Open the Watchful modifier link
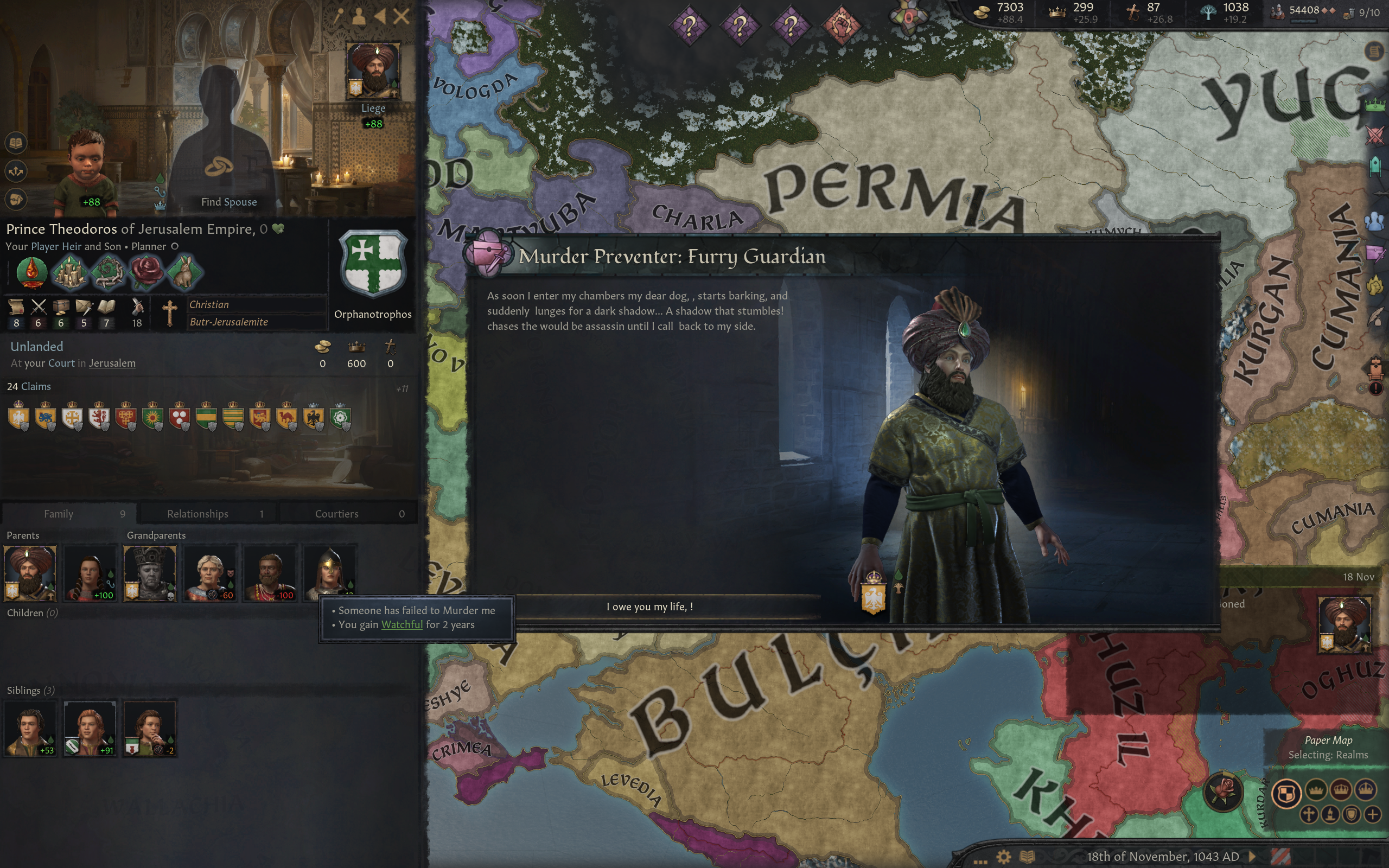 [x=402, y=624]
